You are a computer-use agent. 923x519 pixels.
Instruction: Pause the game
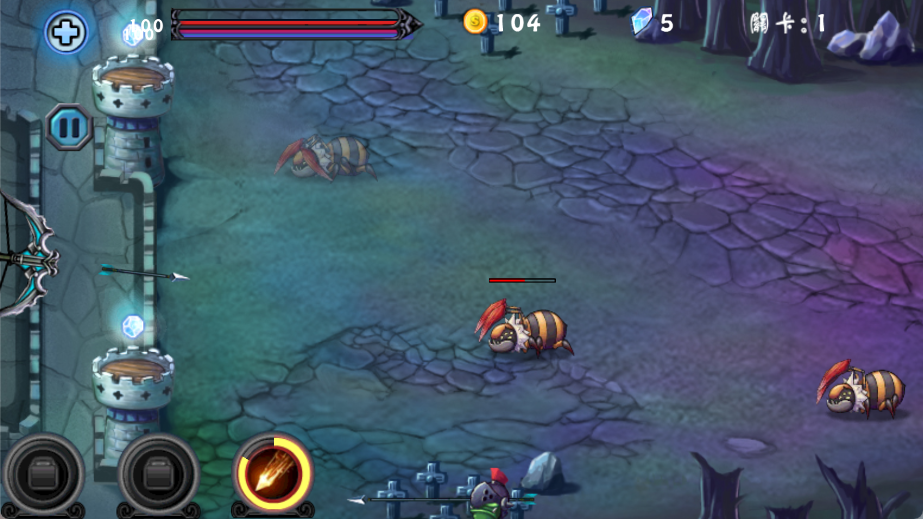click(69, 127)
